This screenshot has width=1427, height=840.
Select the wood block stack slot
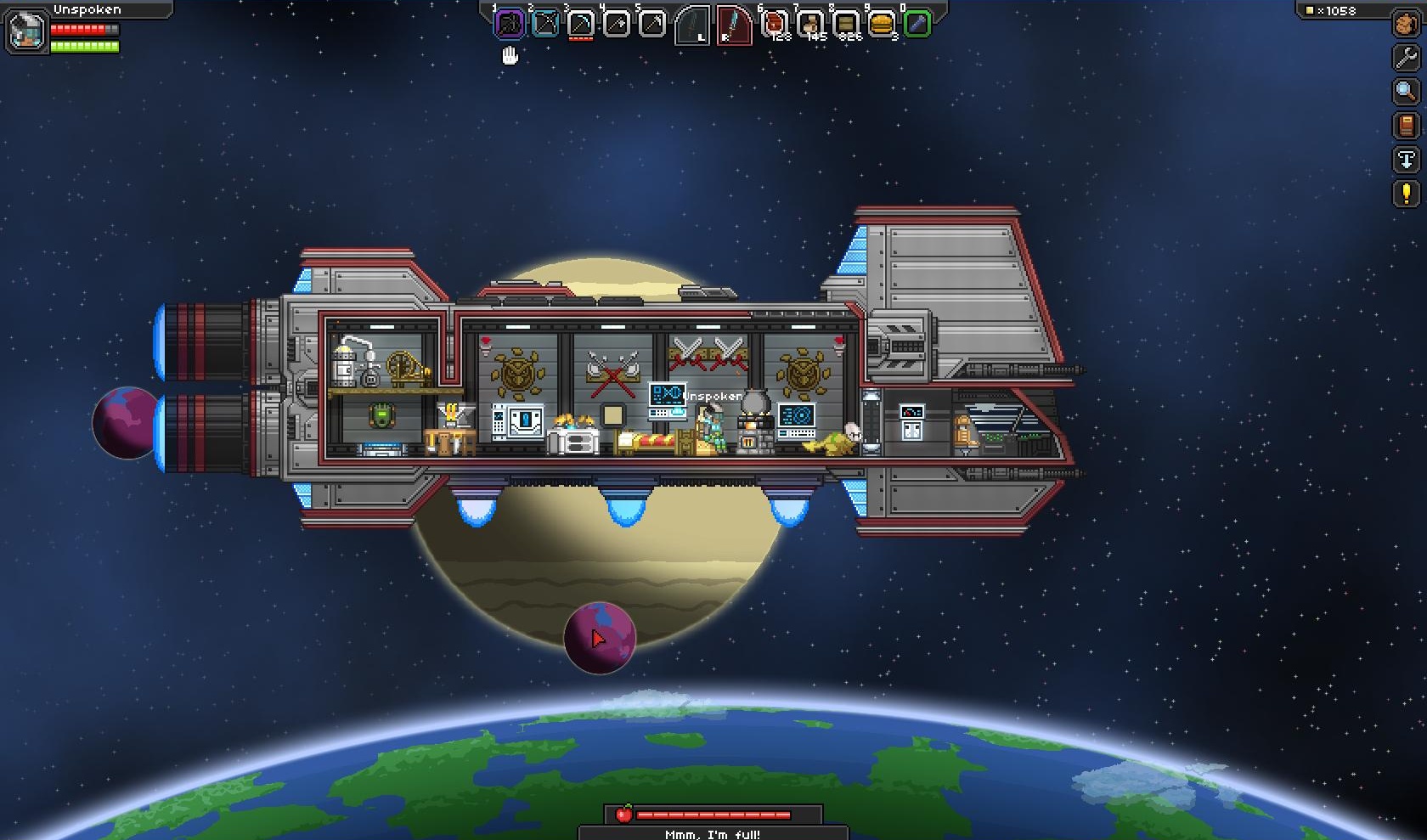pyautogui.click(x=846, y=24)
